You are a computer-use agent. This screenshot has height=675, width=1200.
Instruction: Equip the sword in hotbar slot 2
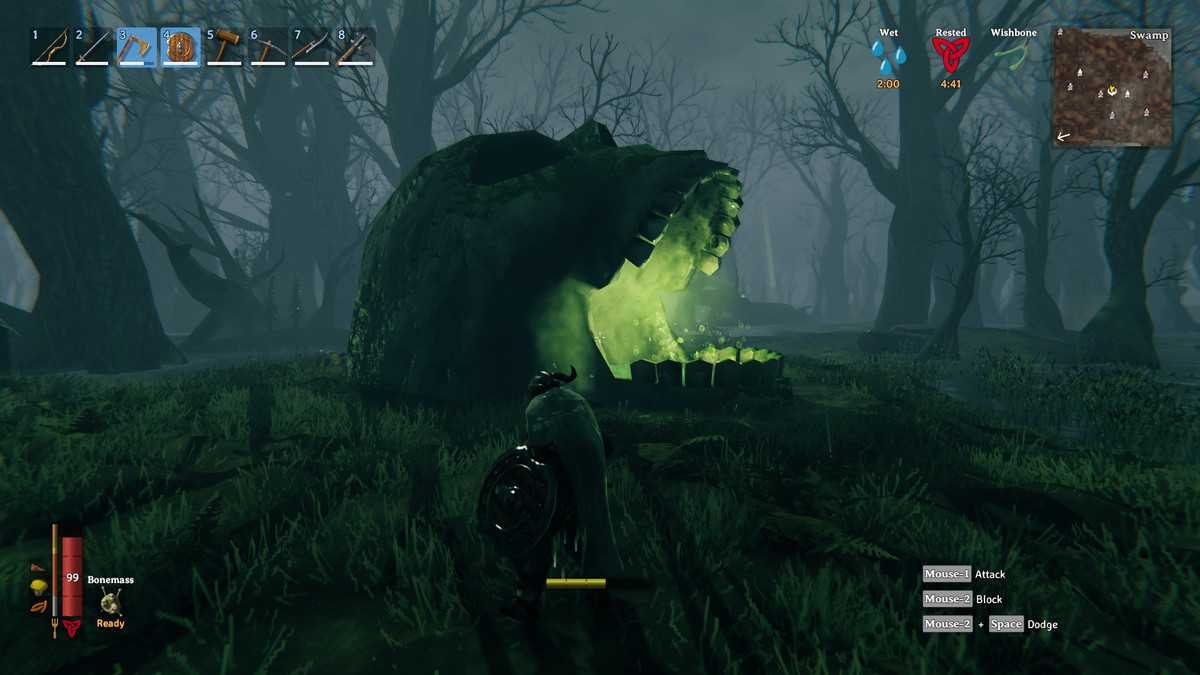(93, 47)
